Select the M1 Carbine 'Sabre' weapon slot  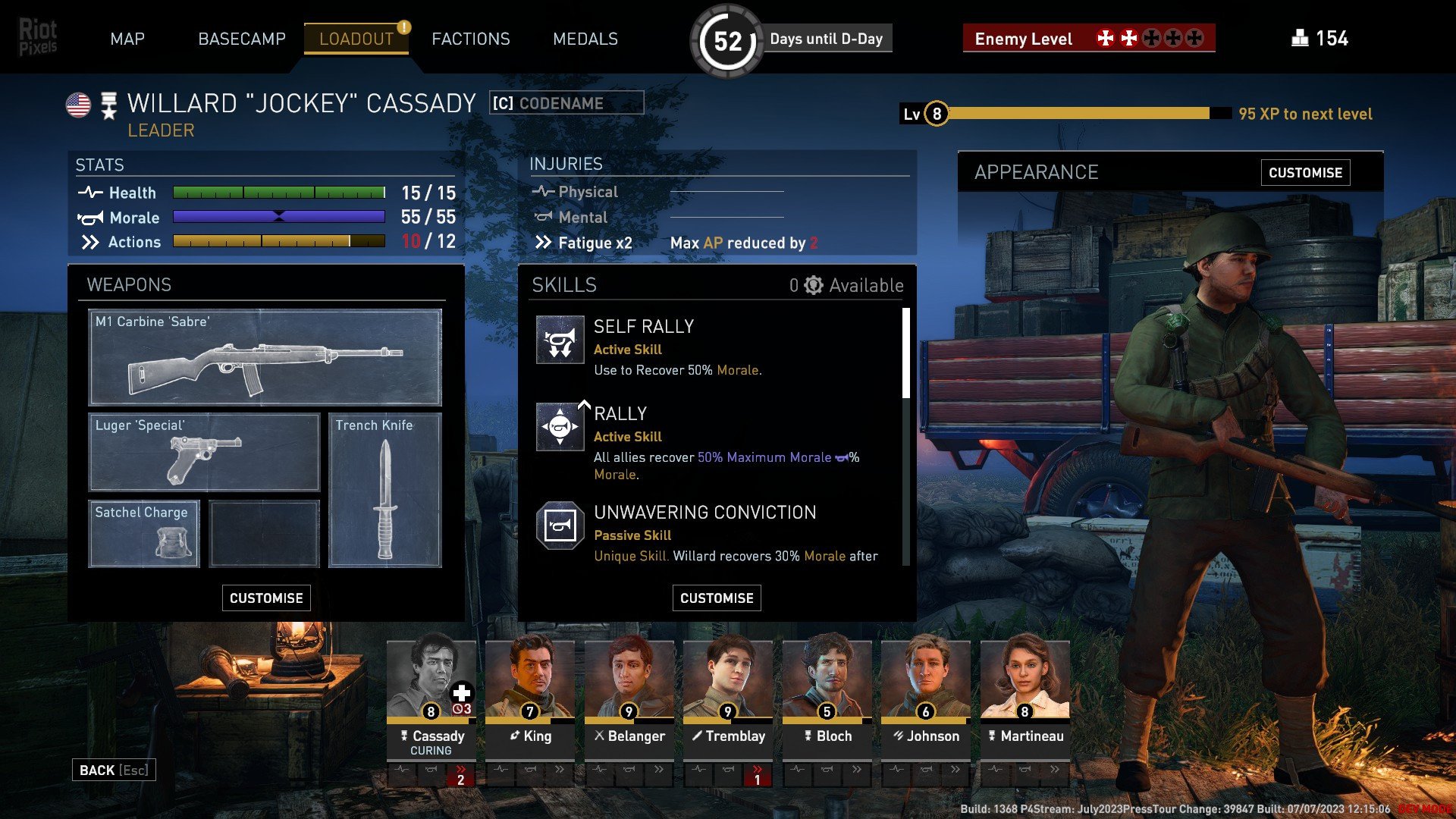(x=265, y=357)
